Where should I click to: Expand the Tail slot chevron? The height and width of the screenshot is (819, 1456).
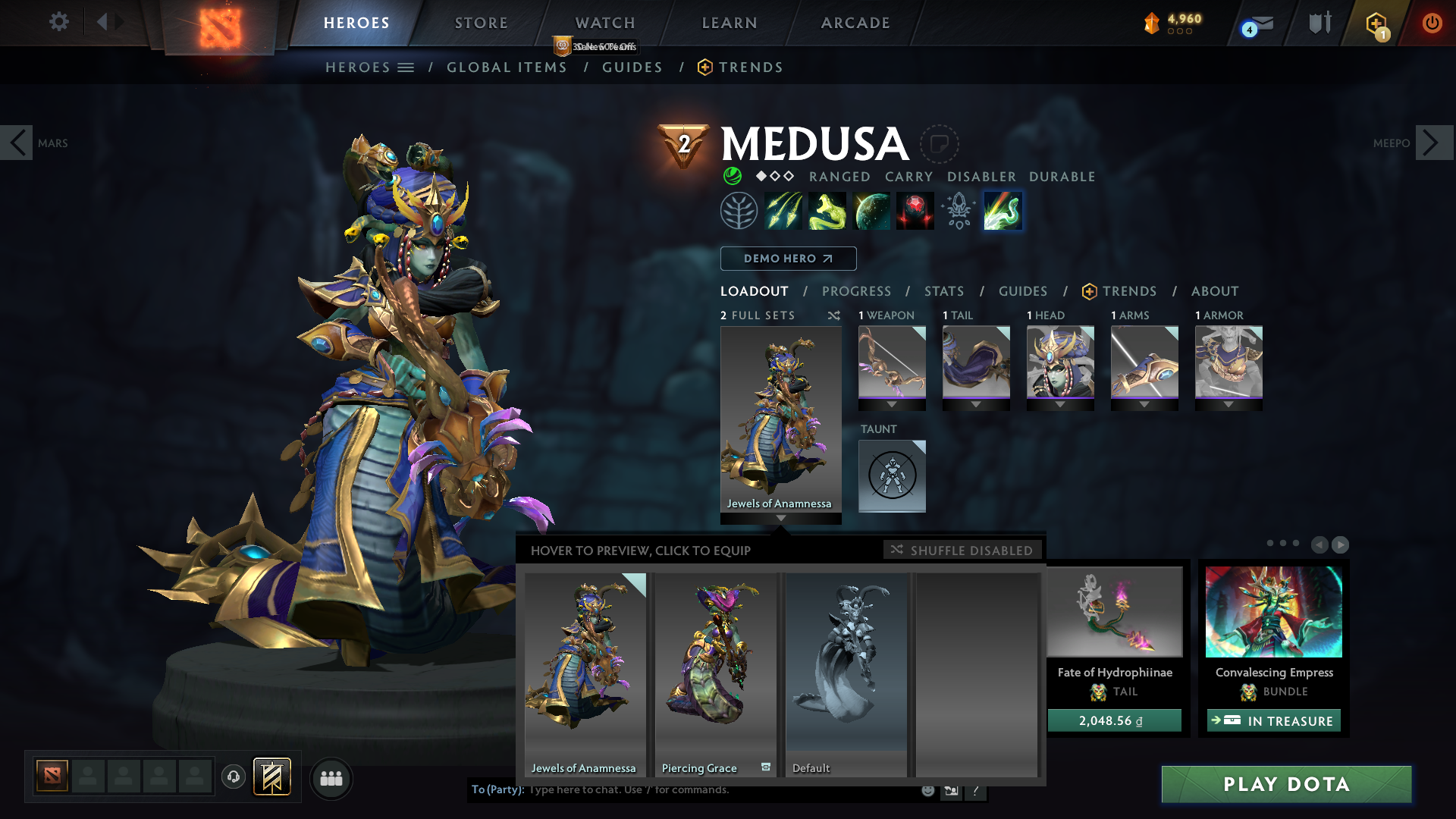[x=976, y=404]
